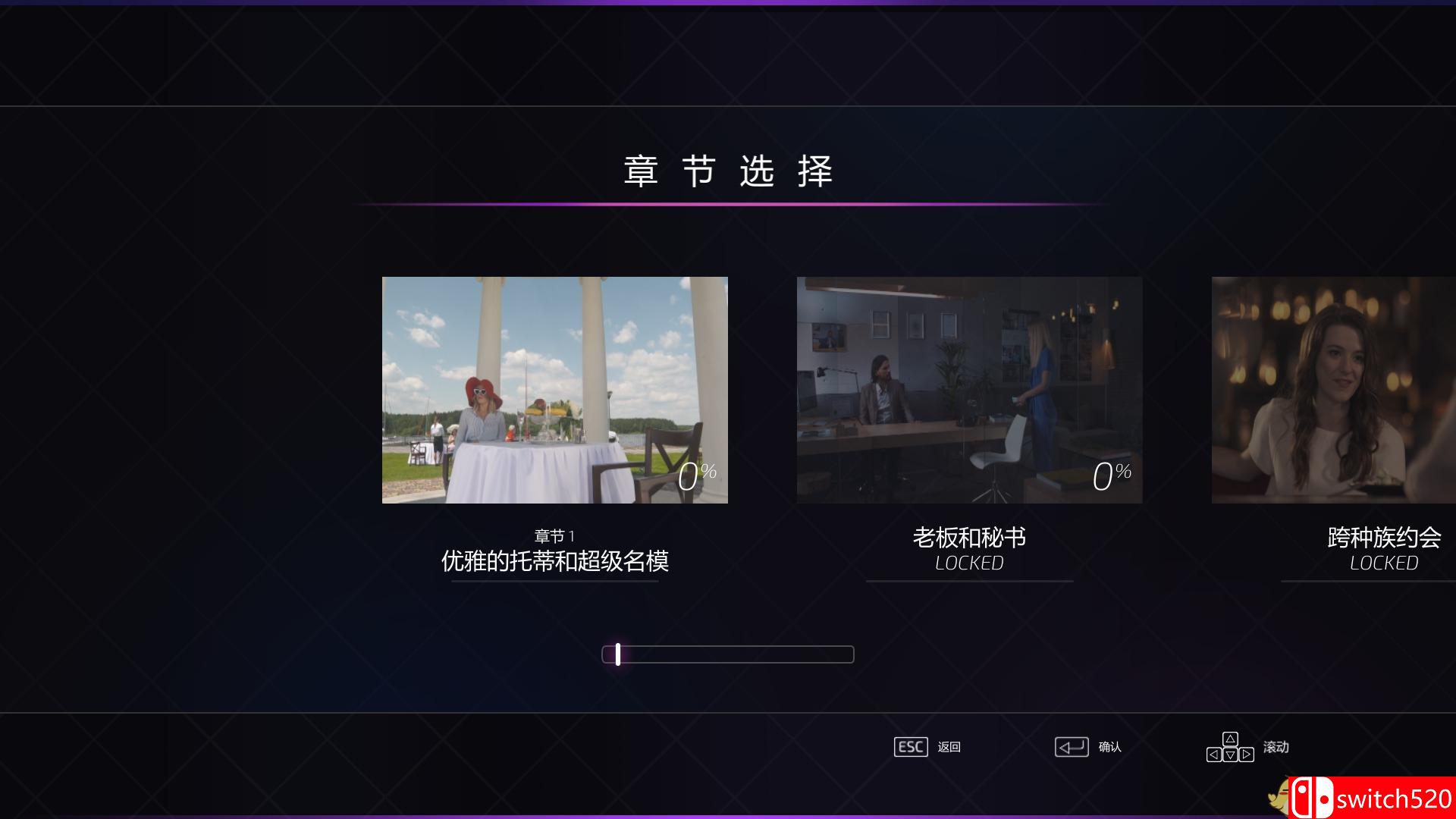The image size is (1456, 819).
Task: Click the down arrow key in the 滚动 cluster
Action: (x=1230, y=755)
